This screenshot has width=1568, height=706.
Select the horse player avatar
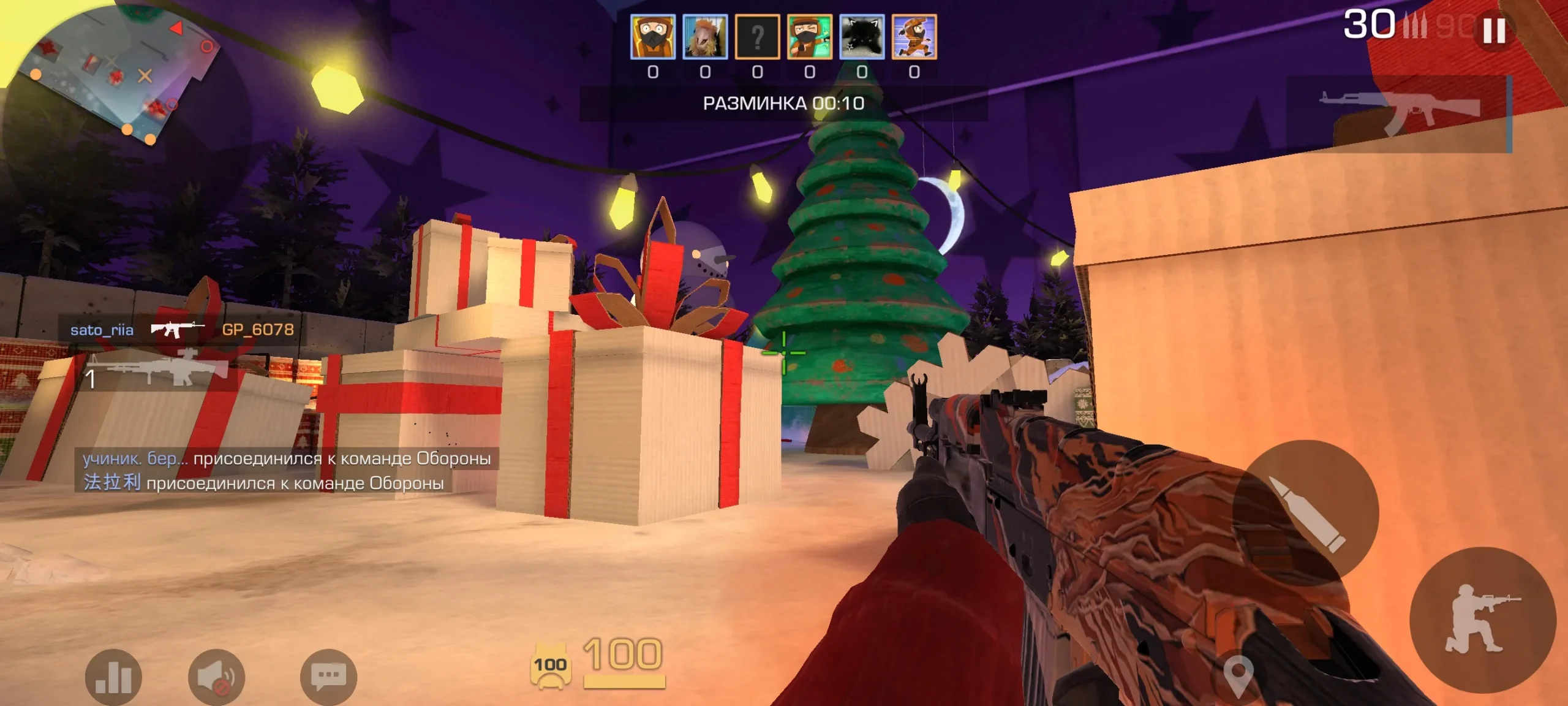tap(705, 37)
